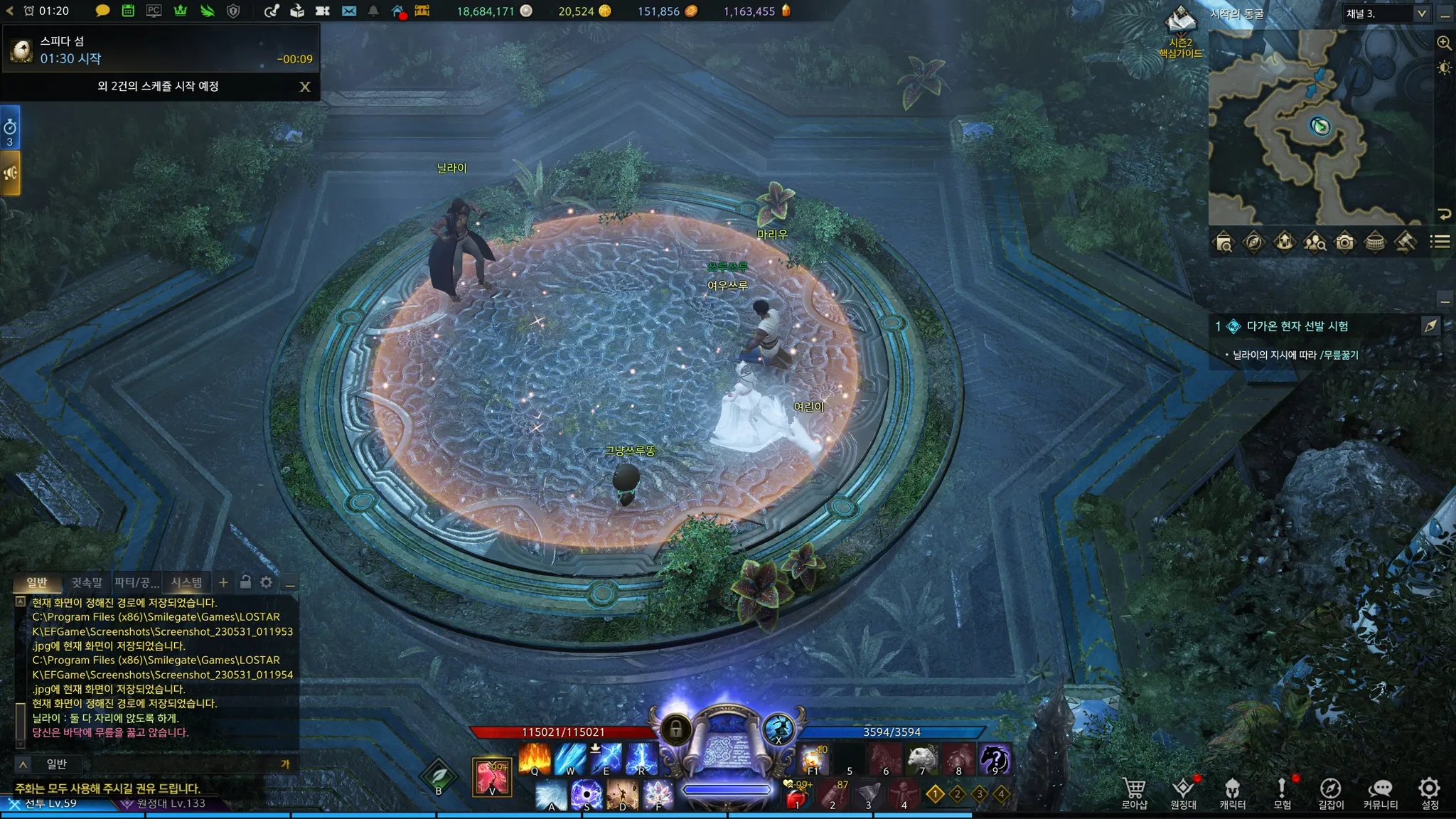Close the schedule notification banner
Image resolution: width=1456 pixels, height=819 pixels.
[x=305, y=87]
